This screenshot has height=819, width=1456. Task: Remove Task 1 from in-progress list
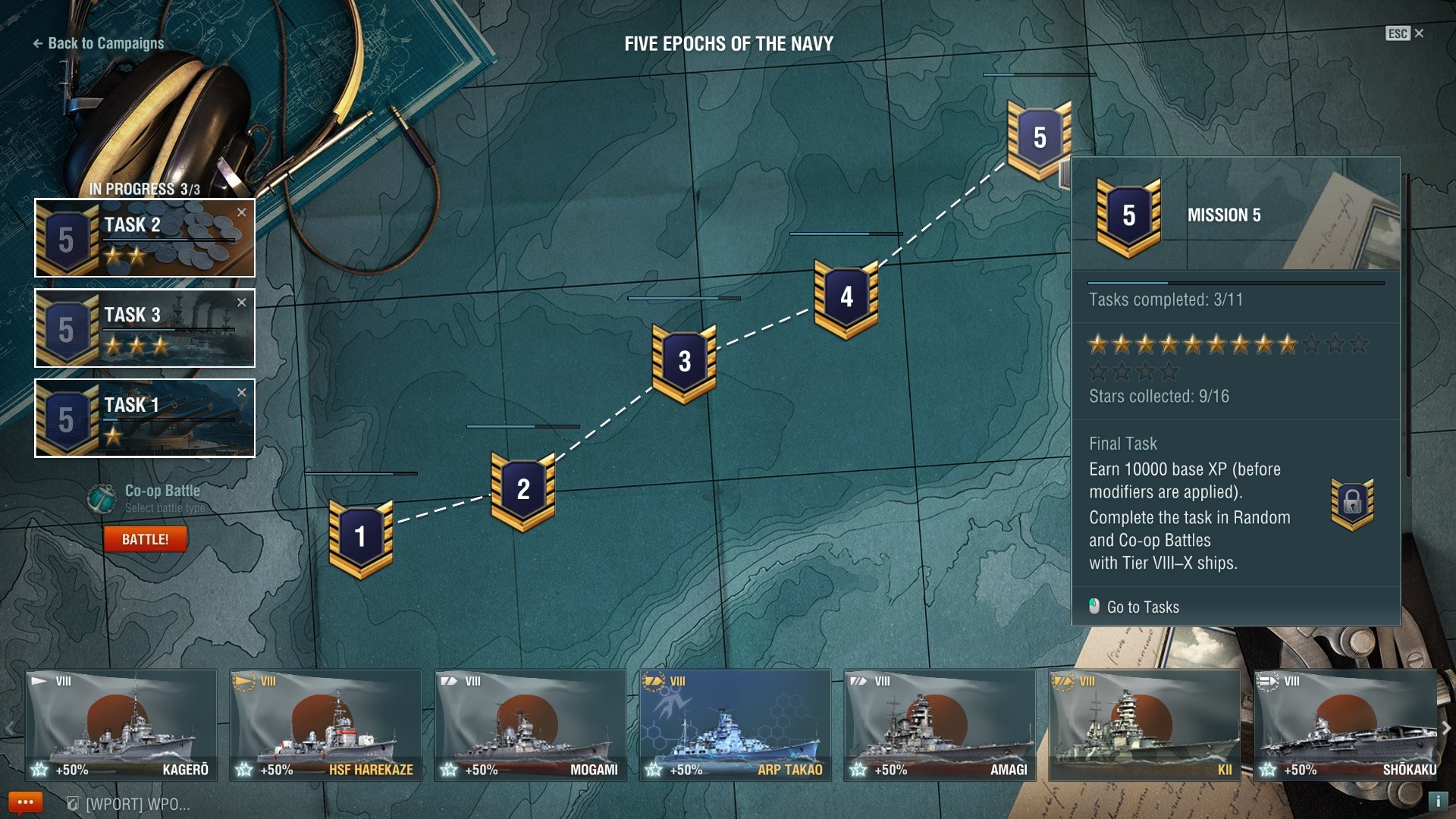click(x=242, y=393)
